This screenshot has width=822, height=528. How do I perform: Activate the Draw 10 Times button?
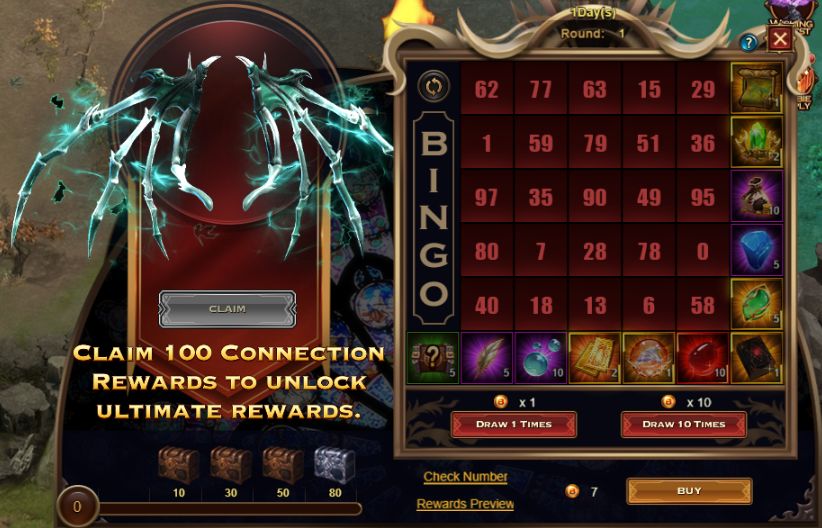684,424
